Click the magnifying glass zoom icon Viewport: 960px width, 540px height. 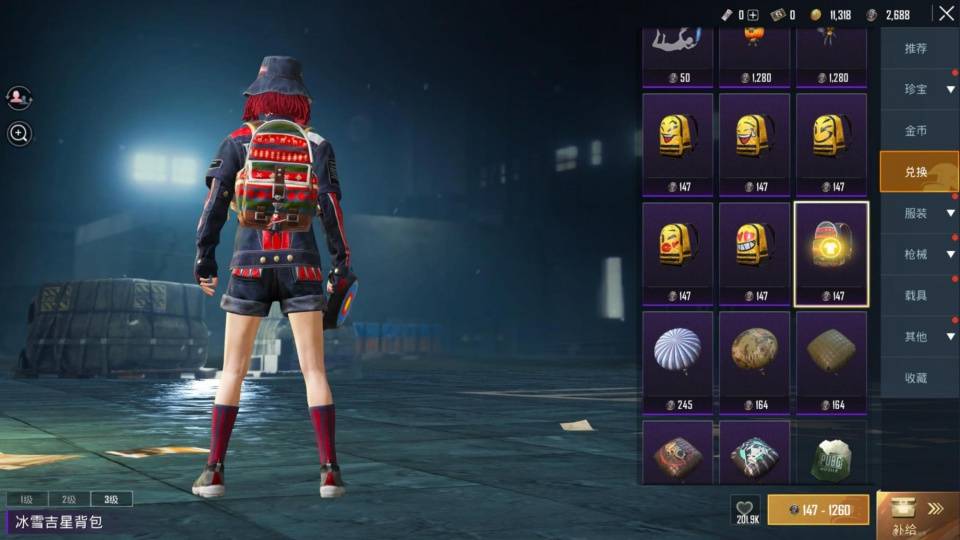click(x=19, y=133)
